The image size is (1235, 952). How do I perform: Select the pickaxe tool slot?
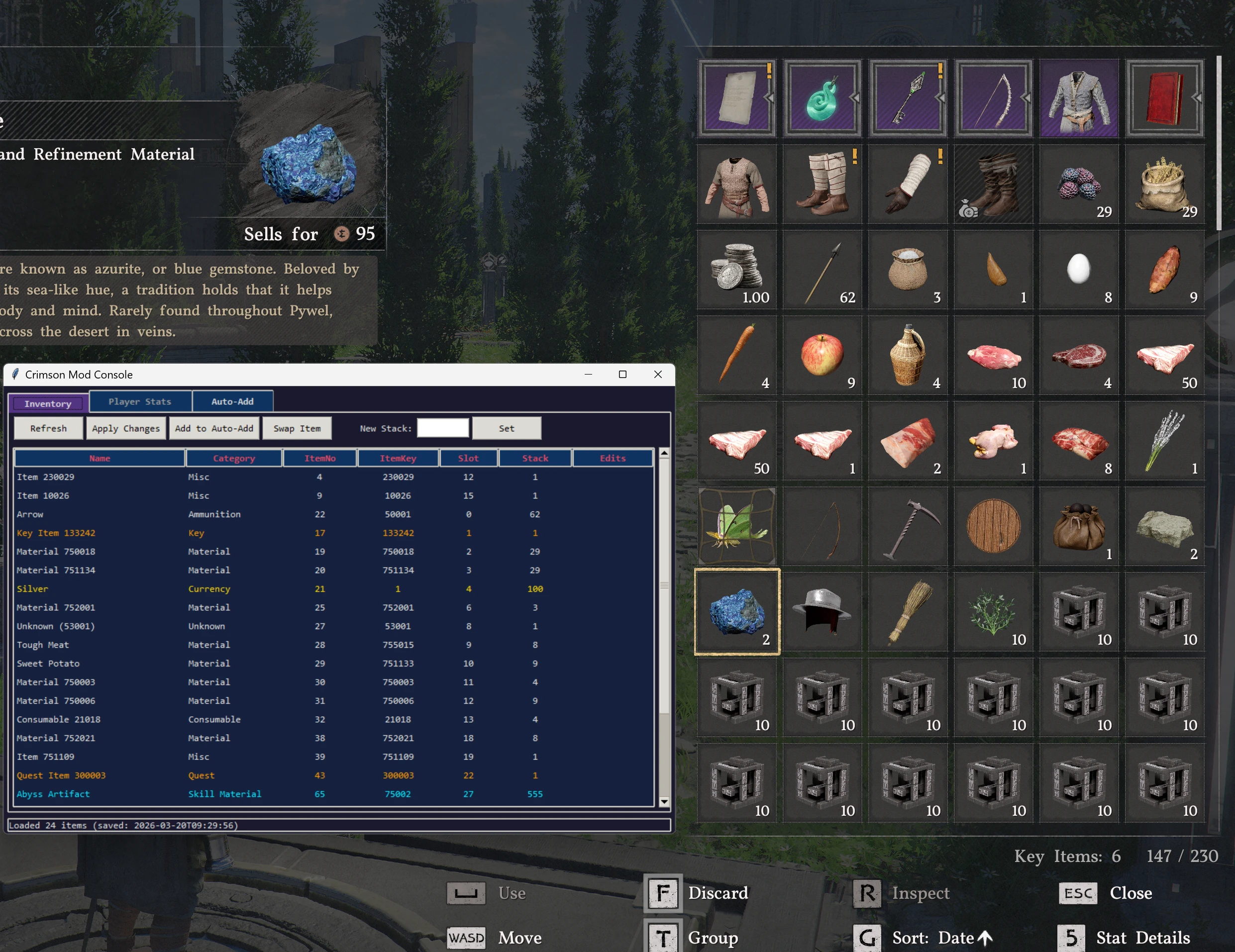pyautogui.click(x=908, y=526)
